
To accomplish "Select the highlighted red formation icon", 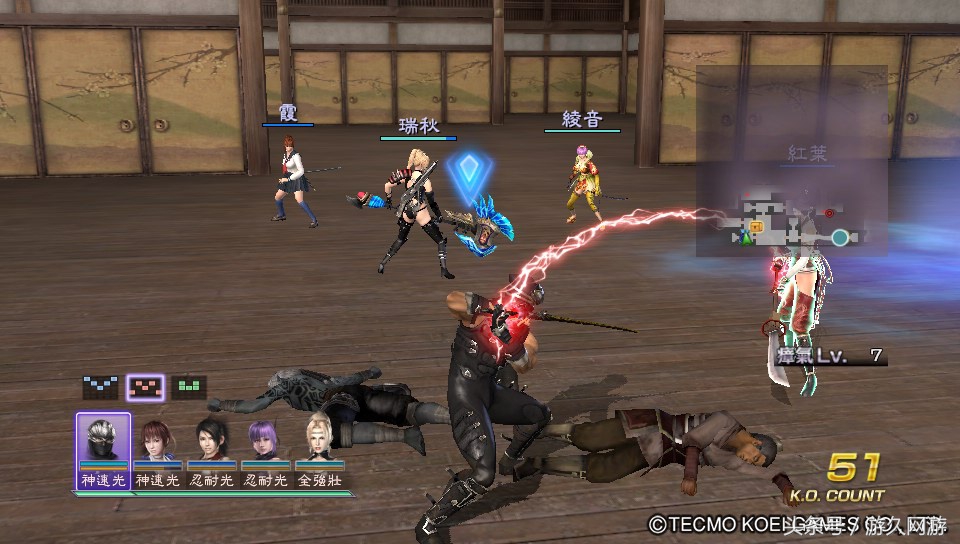I will tap(146, 387).
